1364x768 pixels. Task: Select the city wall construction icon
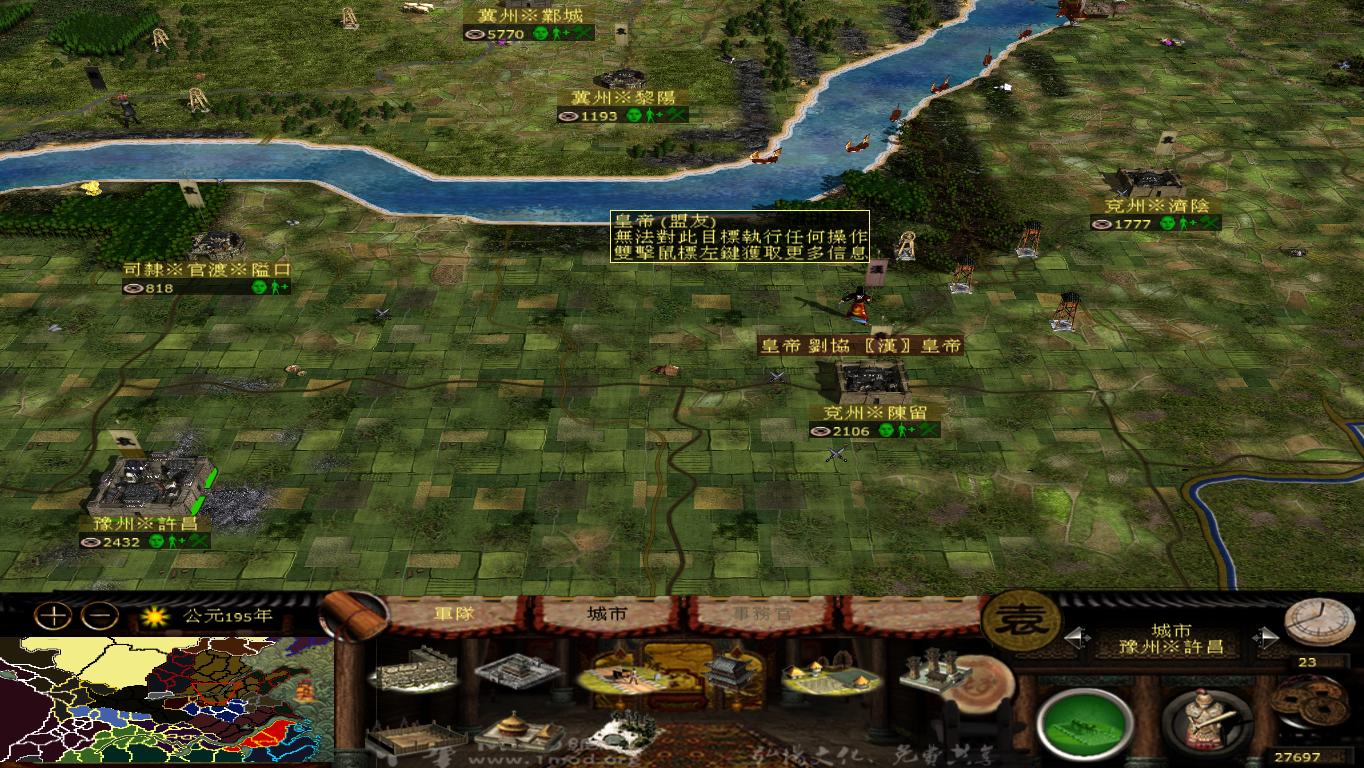(414, 671)
